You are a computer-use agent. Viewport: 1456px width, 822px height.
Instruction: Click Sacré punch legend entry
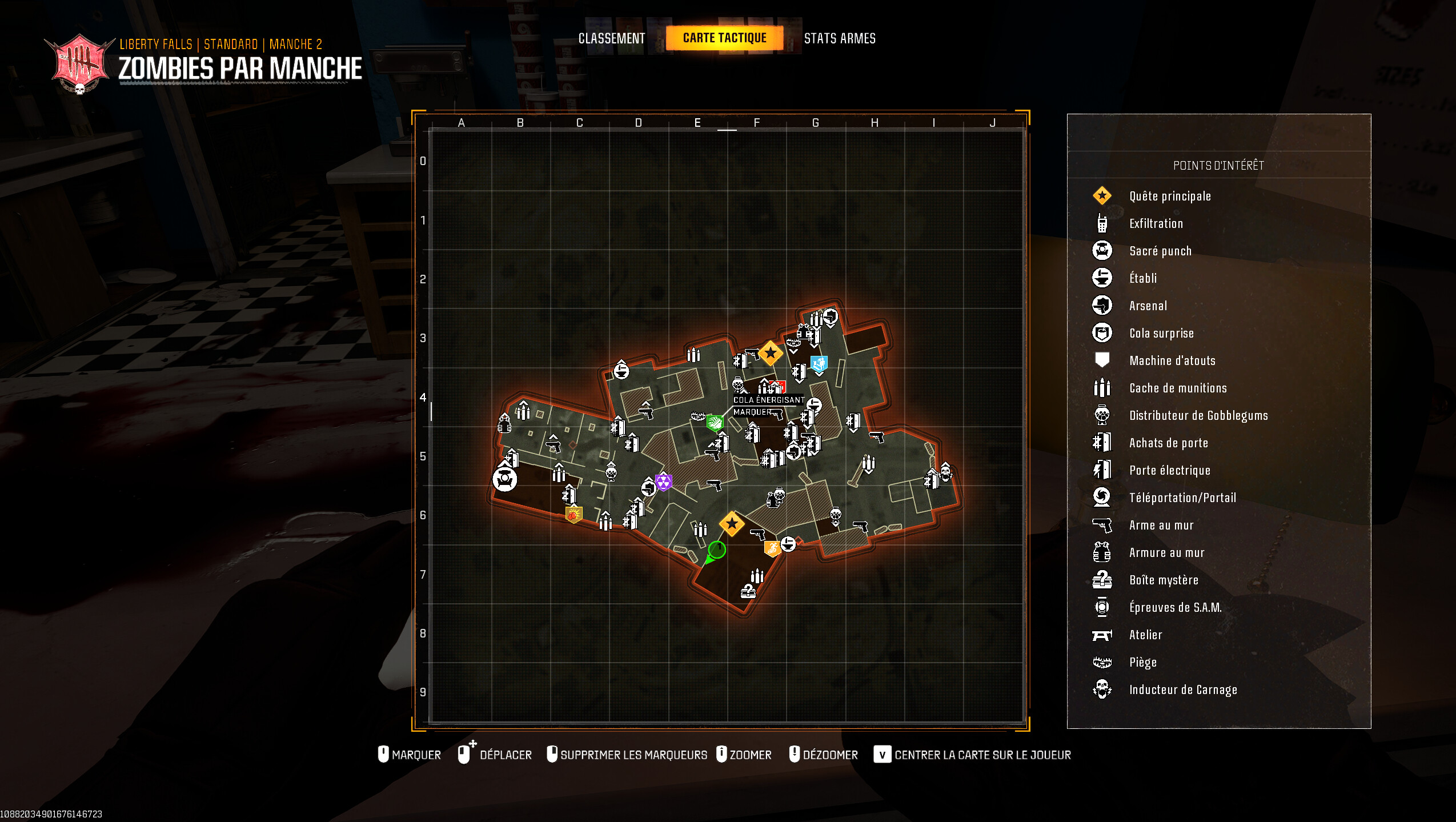click(x=1160, y=251)
